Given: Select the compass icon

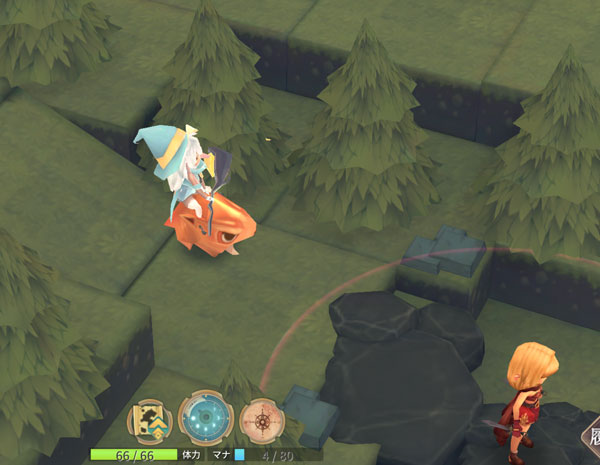Looking at the screenshot, I should pyautogui.click(x=263, y=420).
